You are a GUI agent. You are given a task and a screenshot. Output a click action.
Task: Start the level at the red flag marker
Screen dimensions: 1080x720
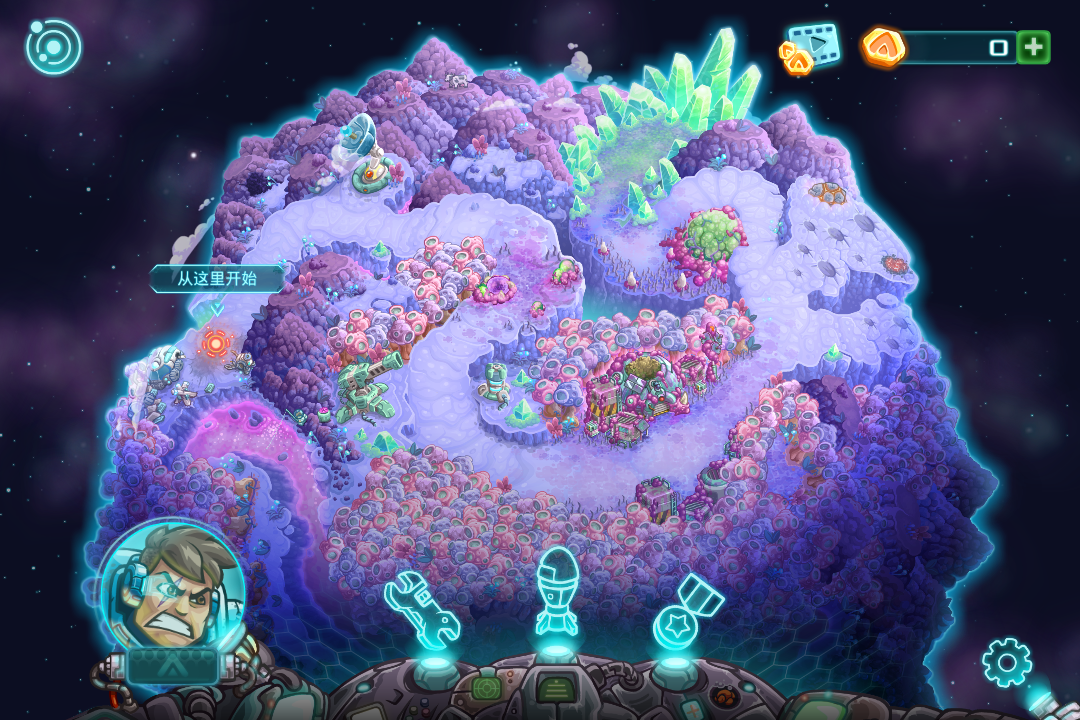[x=215, y=343]
